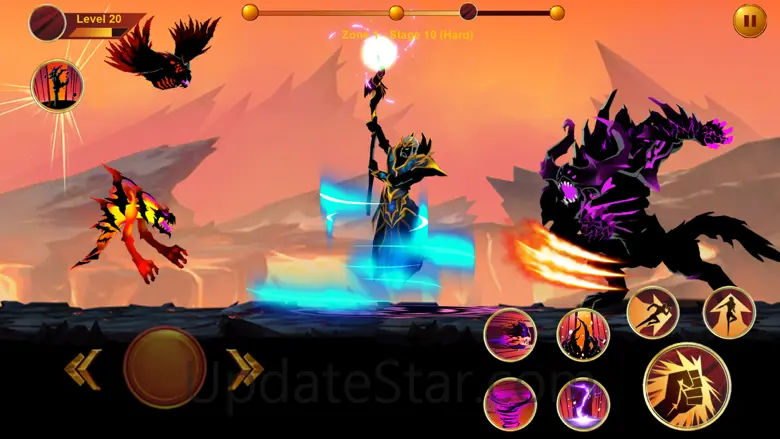
Task: Tap the fist basic attack button
Action: [x=686, y=387]
